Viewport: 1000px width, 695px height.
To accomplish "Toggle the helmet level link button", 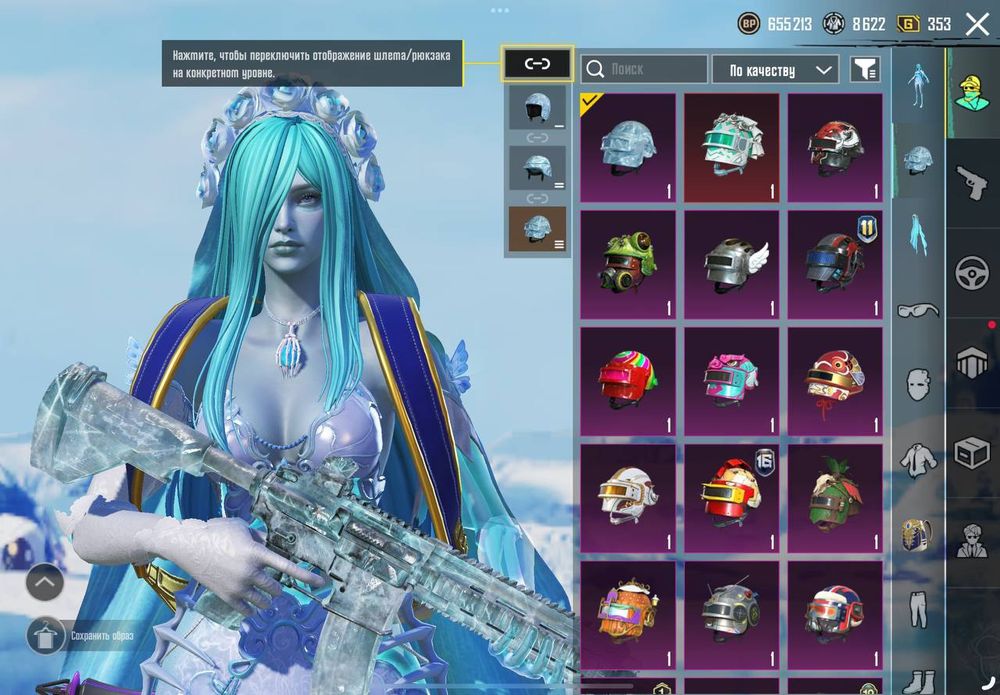I will click(537, 64).
